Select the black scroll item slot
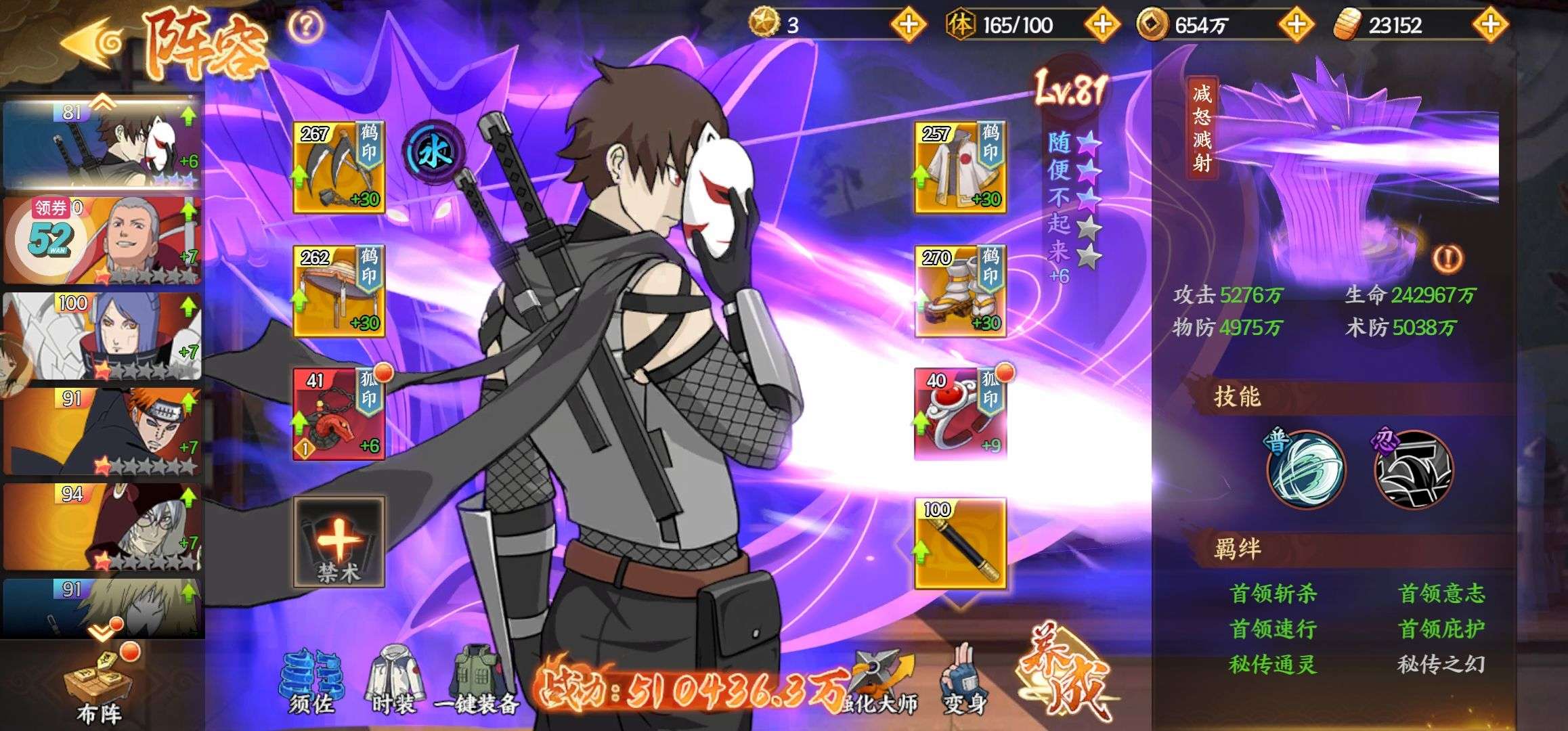Screen dimensions: 1568x731 pyautogui.click(x=960, y=544)
